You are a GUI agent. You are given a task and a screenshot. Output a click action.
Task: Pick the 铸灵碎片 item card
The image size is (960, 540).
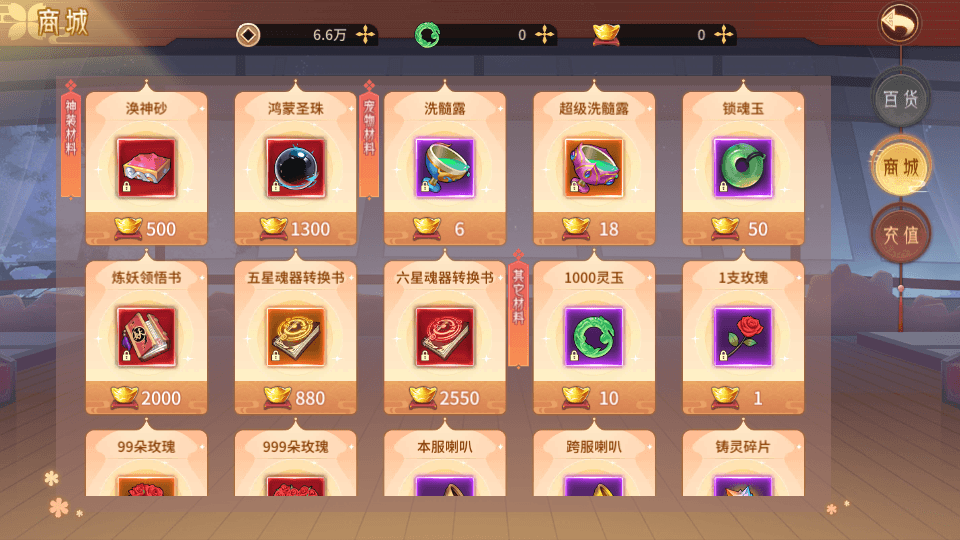coord(743,465)
